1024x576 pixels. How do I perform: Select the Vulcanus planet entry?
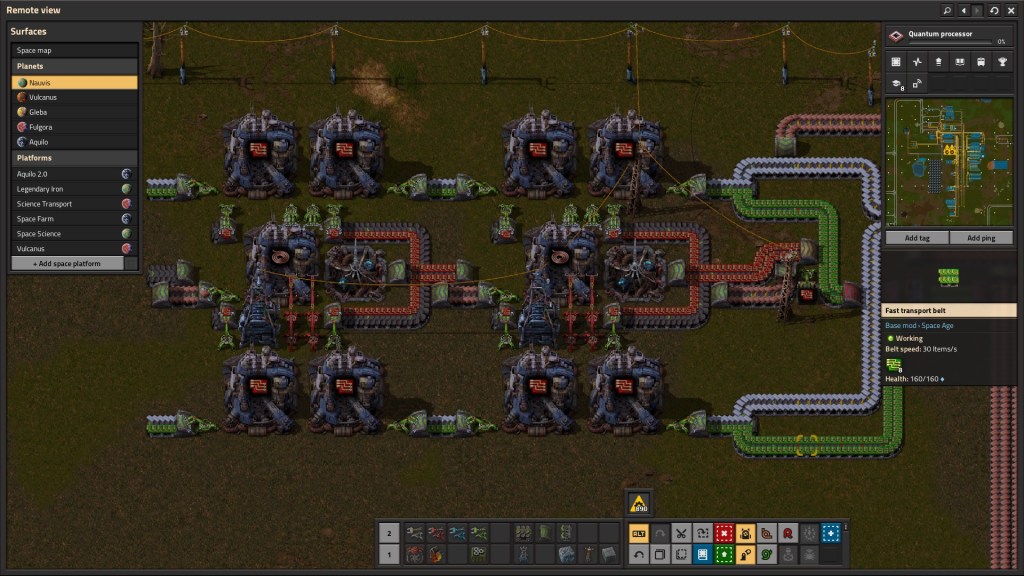tap(74, 97)
